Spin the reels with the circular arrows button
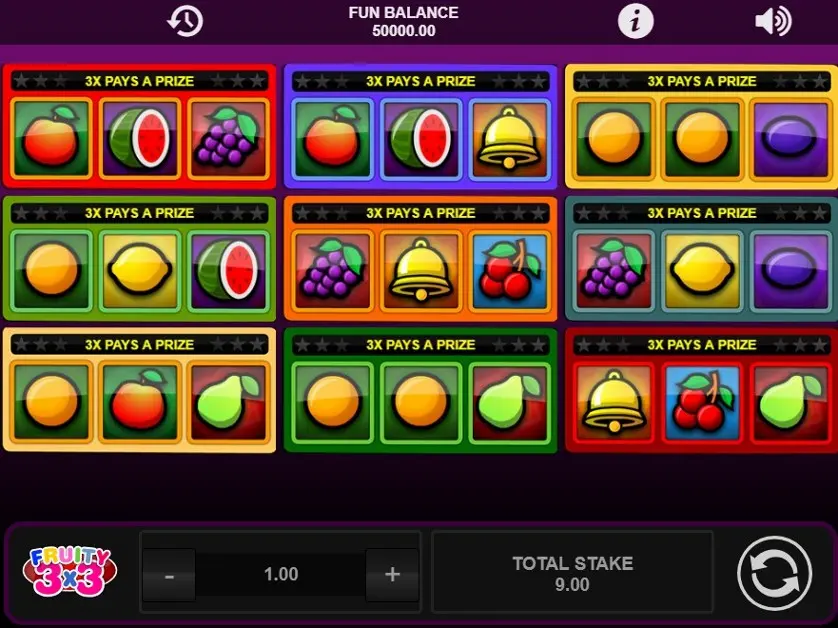838x628 pixels. click(775, 574)
